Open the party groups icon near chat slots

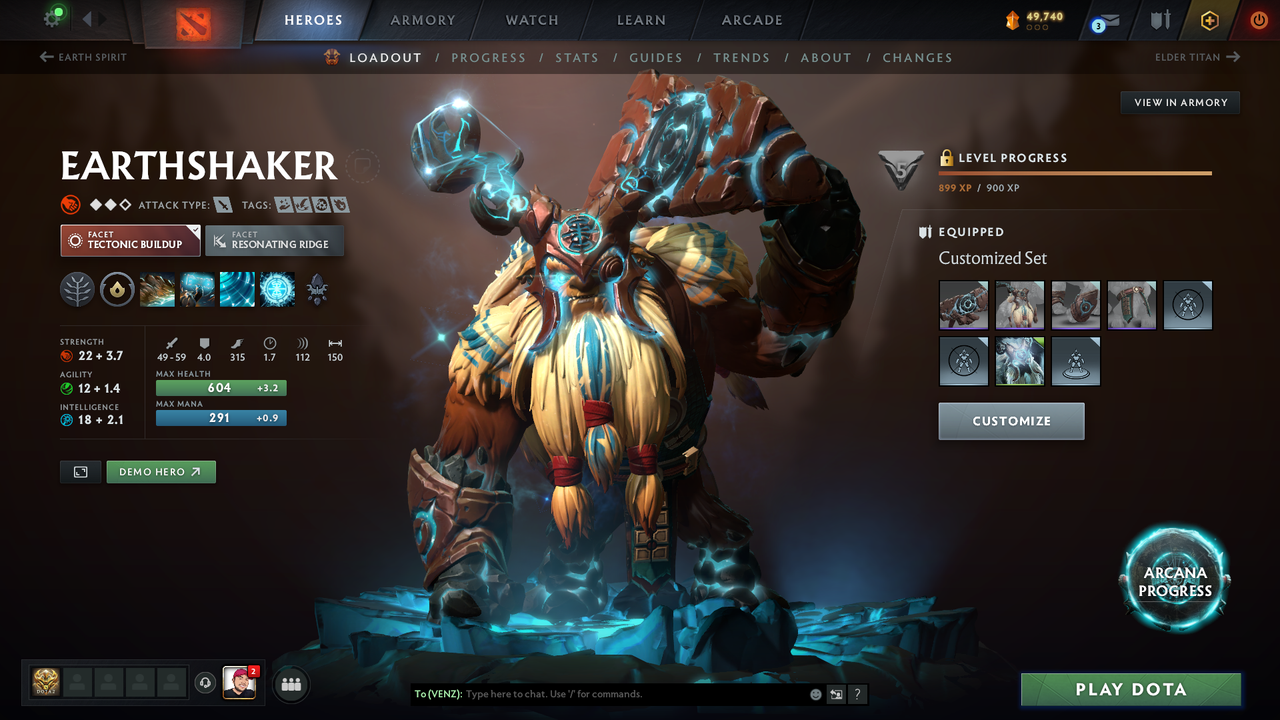coord(290,684)
